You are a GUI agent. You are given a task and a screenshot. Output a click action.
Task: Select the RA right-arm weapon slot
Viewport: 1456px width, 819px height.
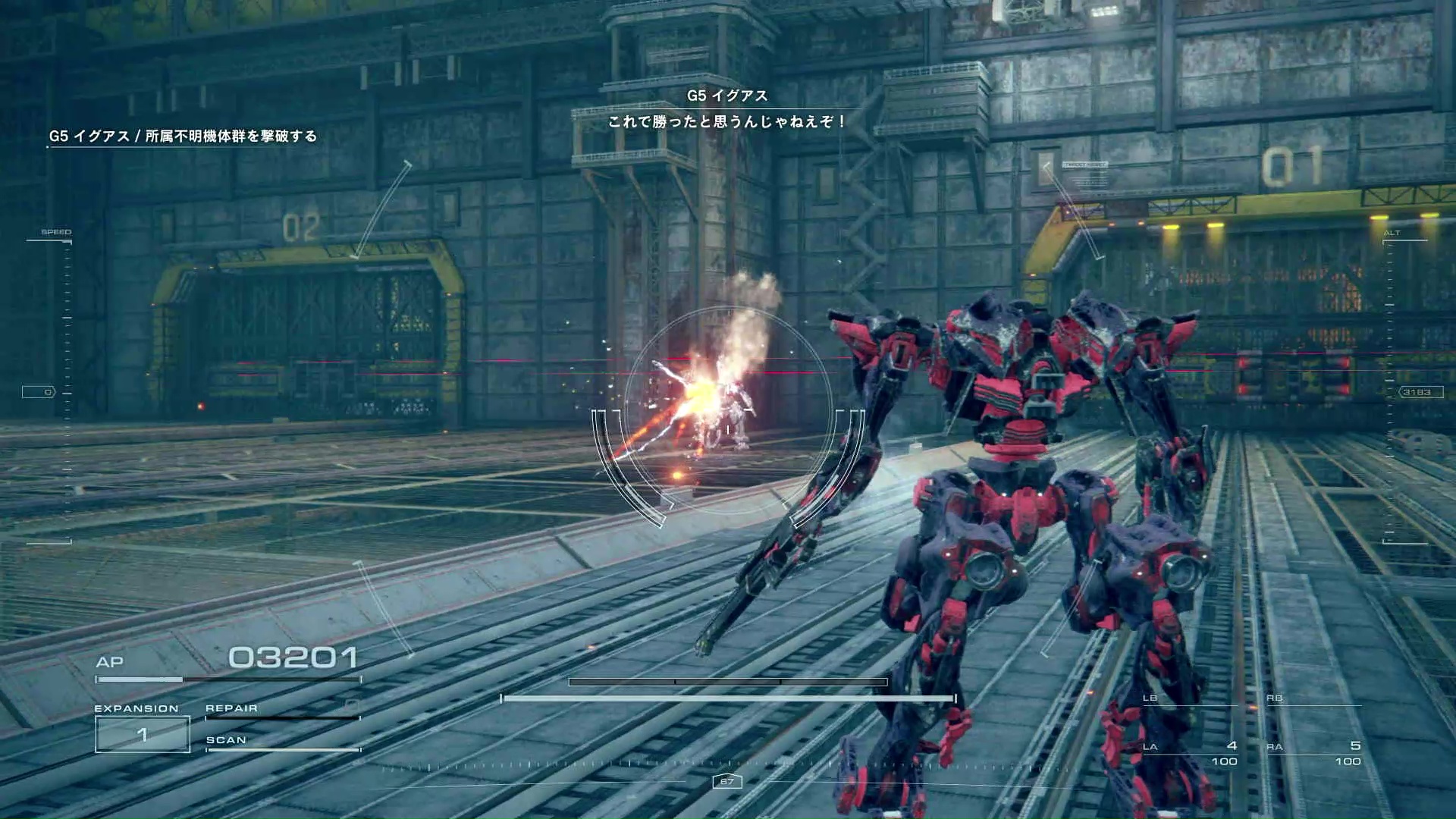pos(1314,752)
